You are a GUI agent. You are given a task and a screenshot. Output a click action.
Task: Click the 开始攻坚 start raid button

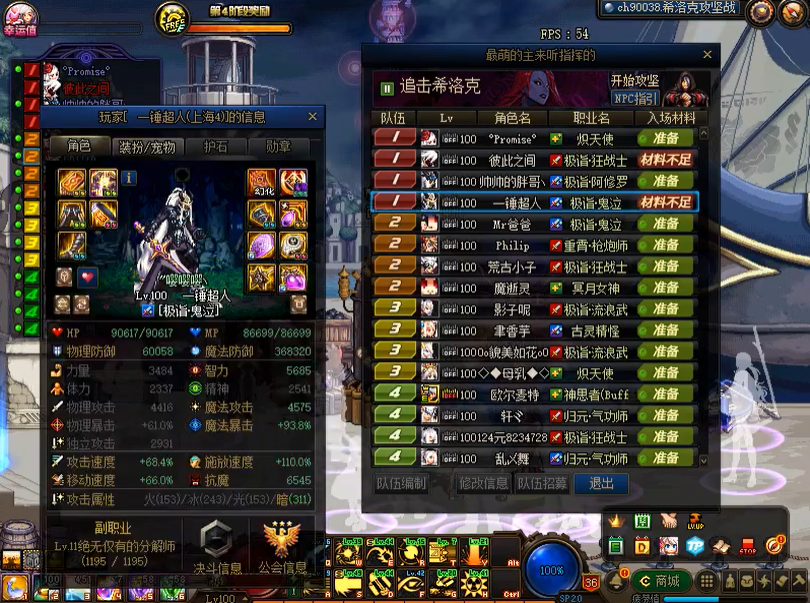[635, 80]
